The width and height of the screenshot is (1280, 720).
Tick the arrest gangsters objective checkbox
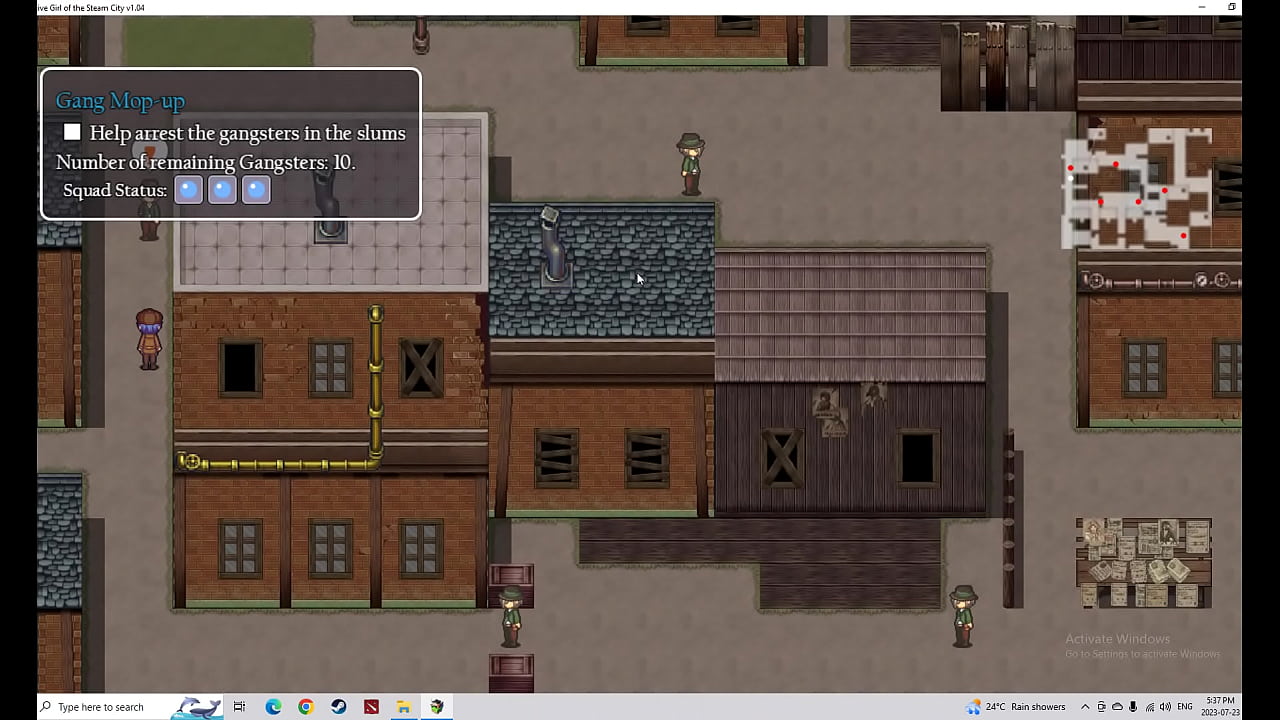[x=72, y=132]
